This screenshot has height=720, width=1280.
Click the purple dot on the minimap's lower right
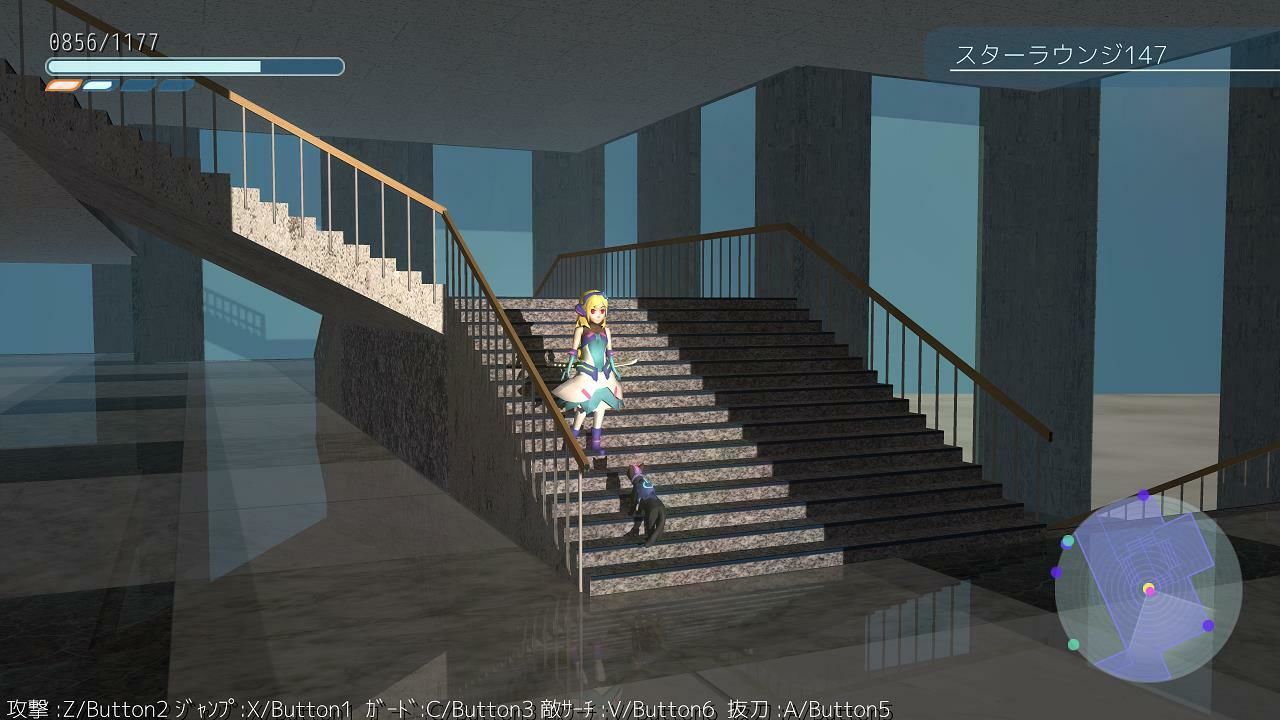[x=1206, y=626]
